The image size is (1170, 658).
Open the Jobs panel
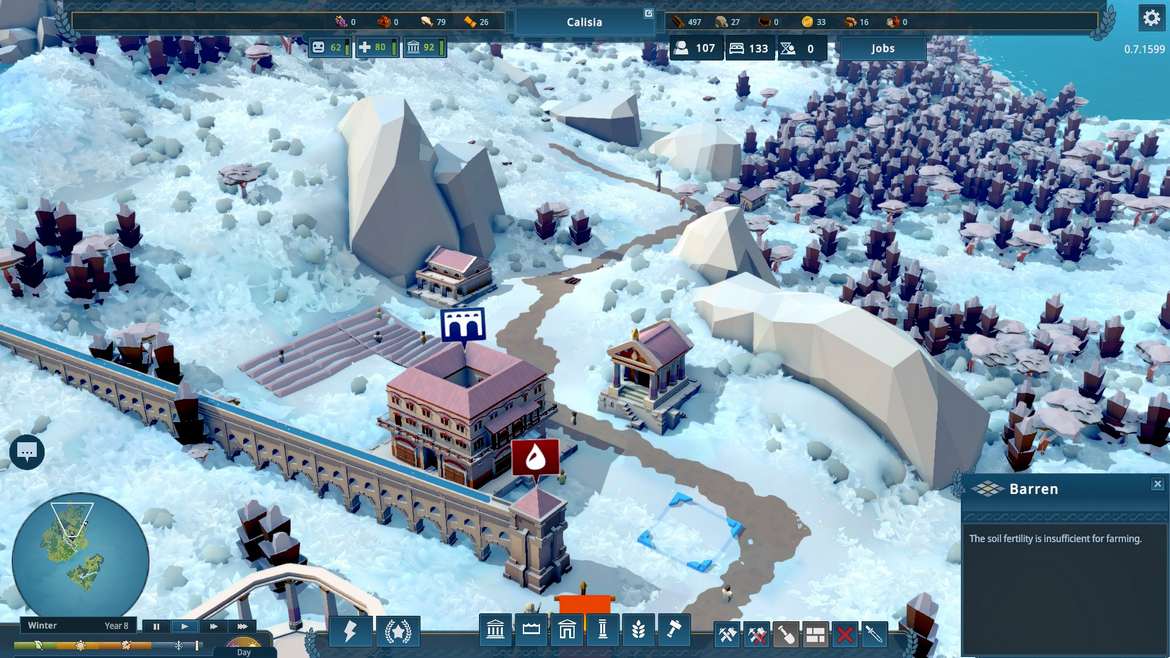(882, 48)
